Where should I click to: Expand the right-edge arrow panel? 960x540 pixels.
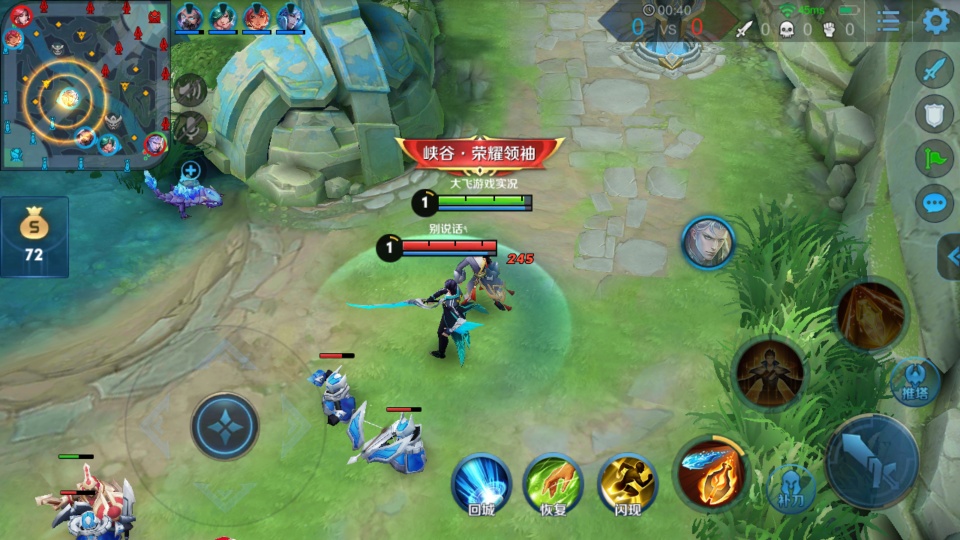click(x=949, y=256)
